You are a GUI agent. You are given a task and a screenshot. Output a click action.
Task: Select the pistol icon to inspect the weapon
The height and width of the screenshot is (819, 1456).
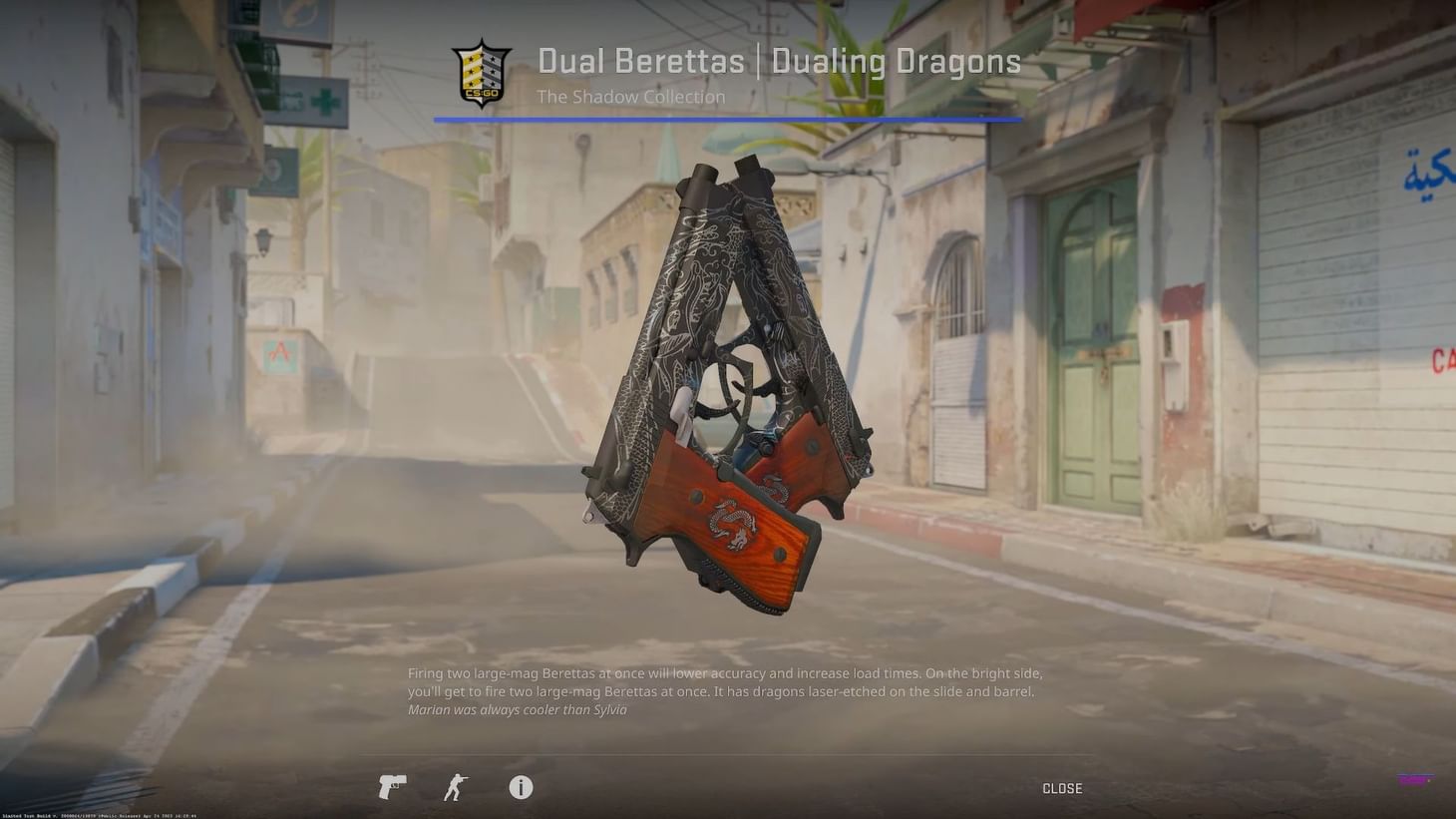point(391,787)
